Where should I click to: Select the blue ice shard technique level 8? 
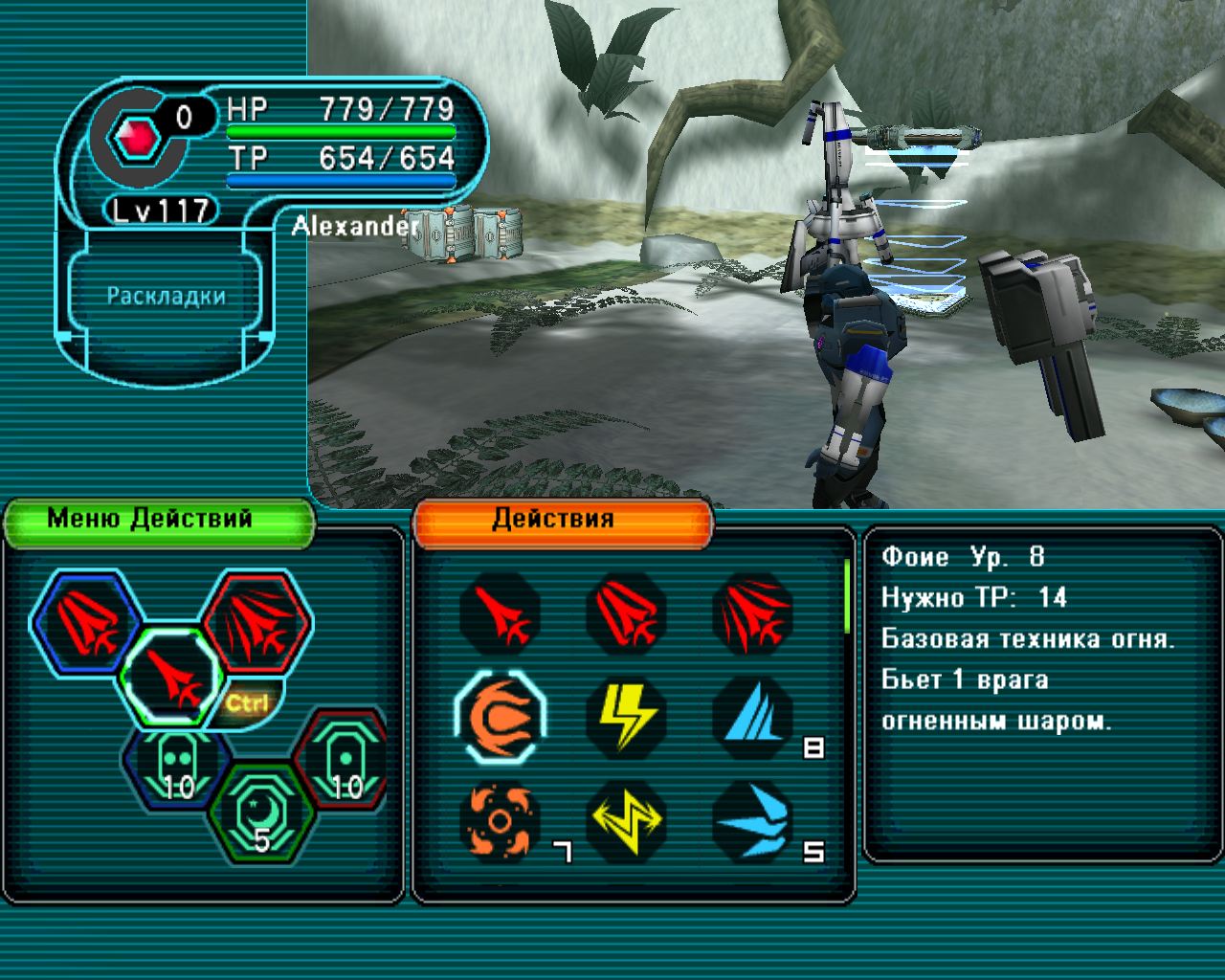[752, 717]
